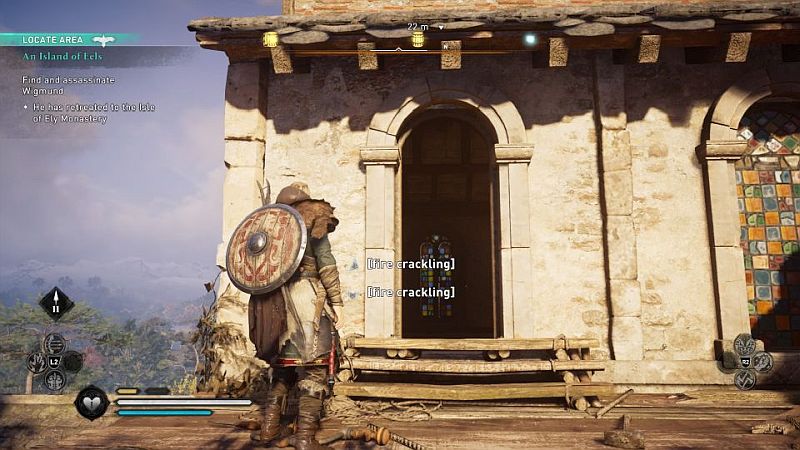Viewport: 800px width, 450px height.
Task: Activate the open hand ranged ability
Action: [x=36, y=362]
